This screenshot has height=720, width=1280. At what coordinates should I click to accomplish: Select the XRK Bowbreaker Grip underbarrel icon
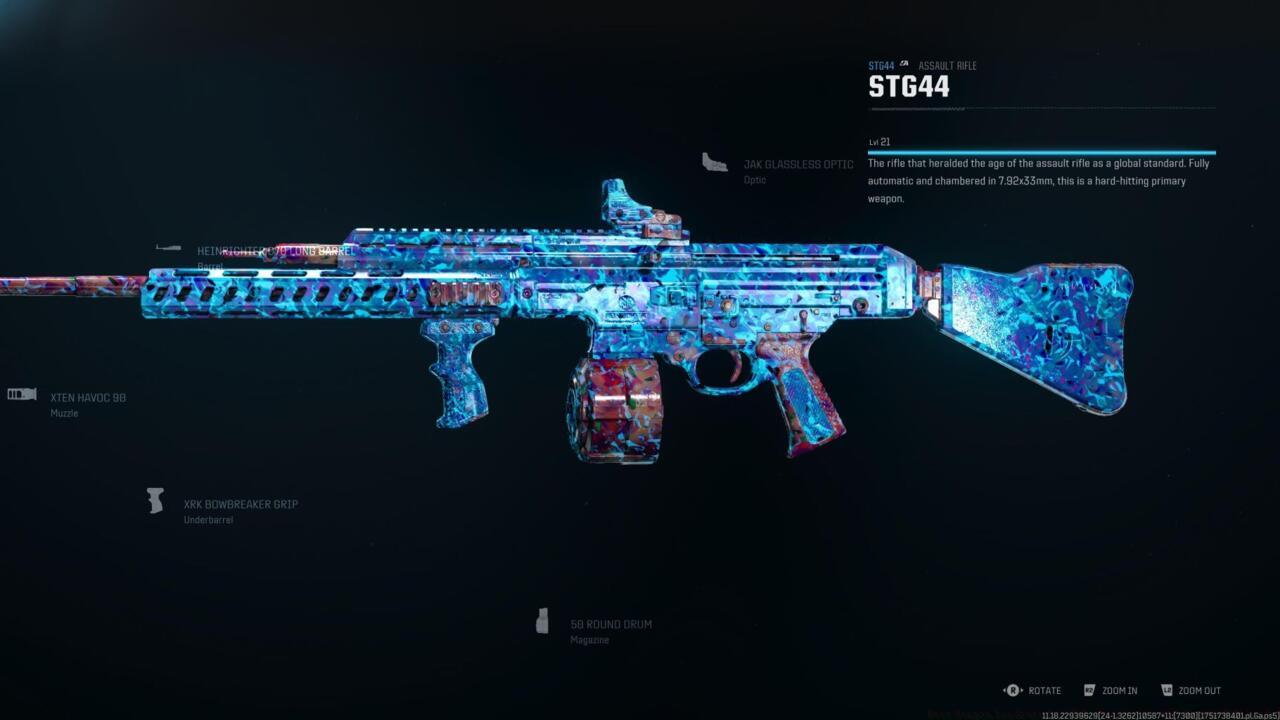(x=155, y=501)
